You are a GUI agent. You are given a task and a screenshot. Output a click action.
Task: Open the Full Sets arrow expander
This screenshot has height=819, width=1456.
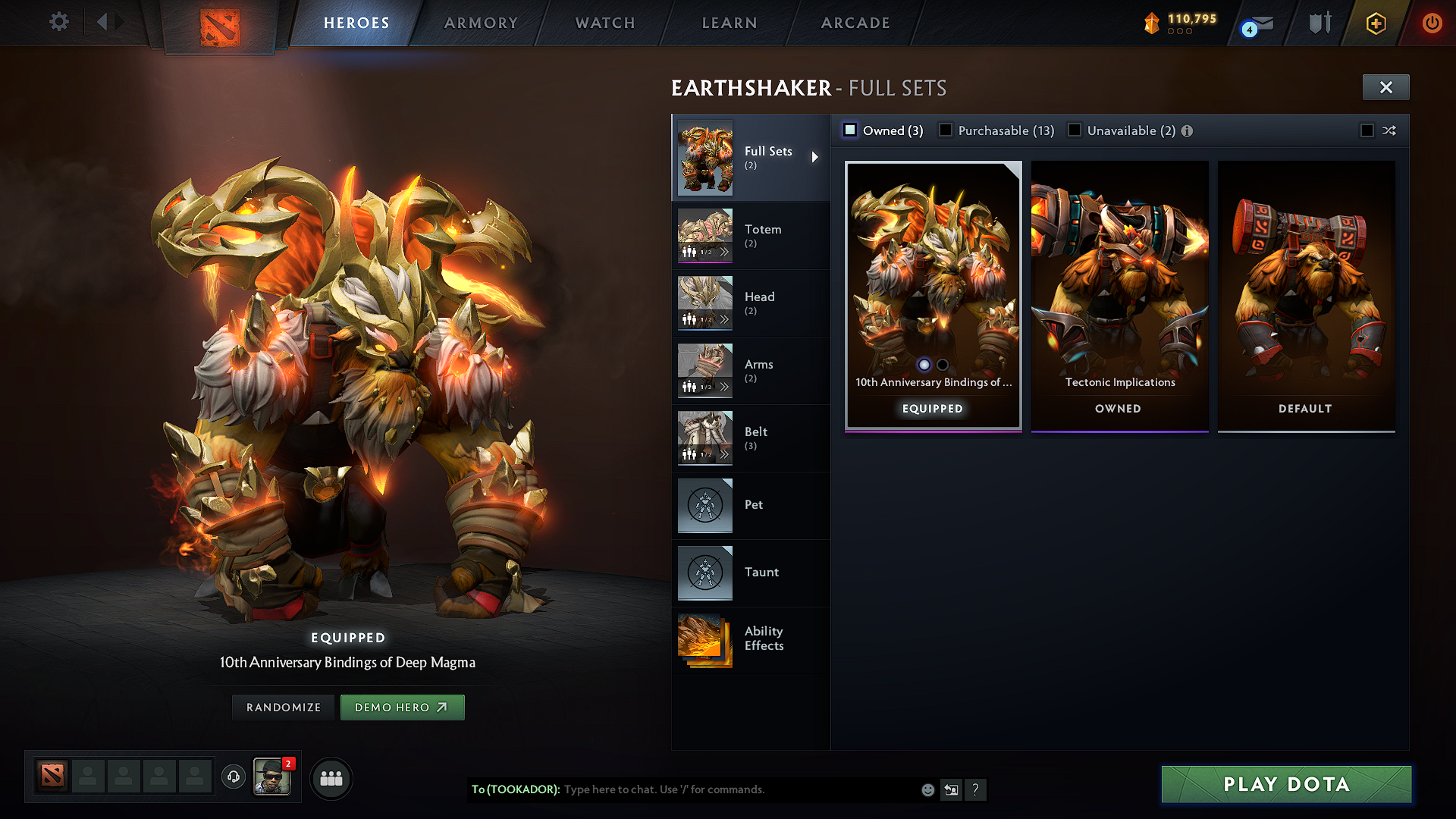[815, 157]
